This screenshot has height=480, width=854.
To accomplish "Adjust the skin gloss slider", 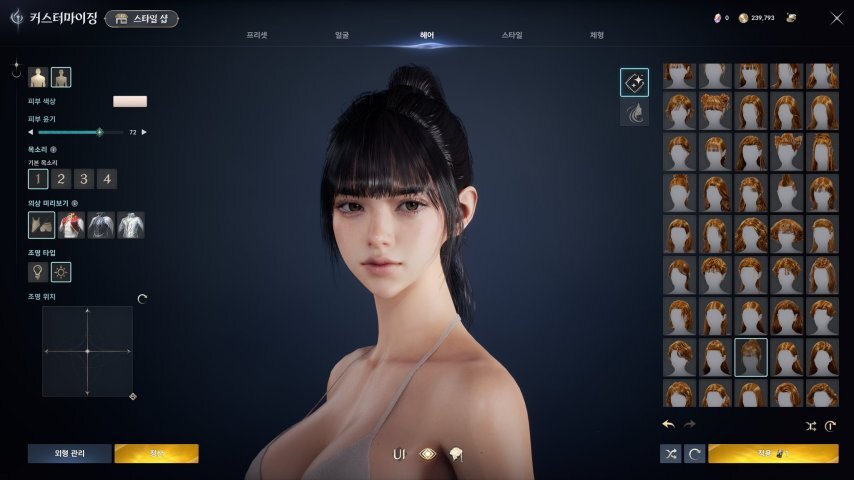I will (99, 132).
